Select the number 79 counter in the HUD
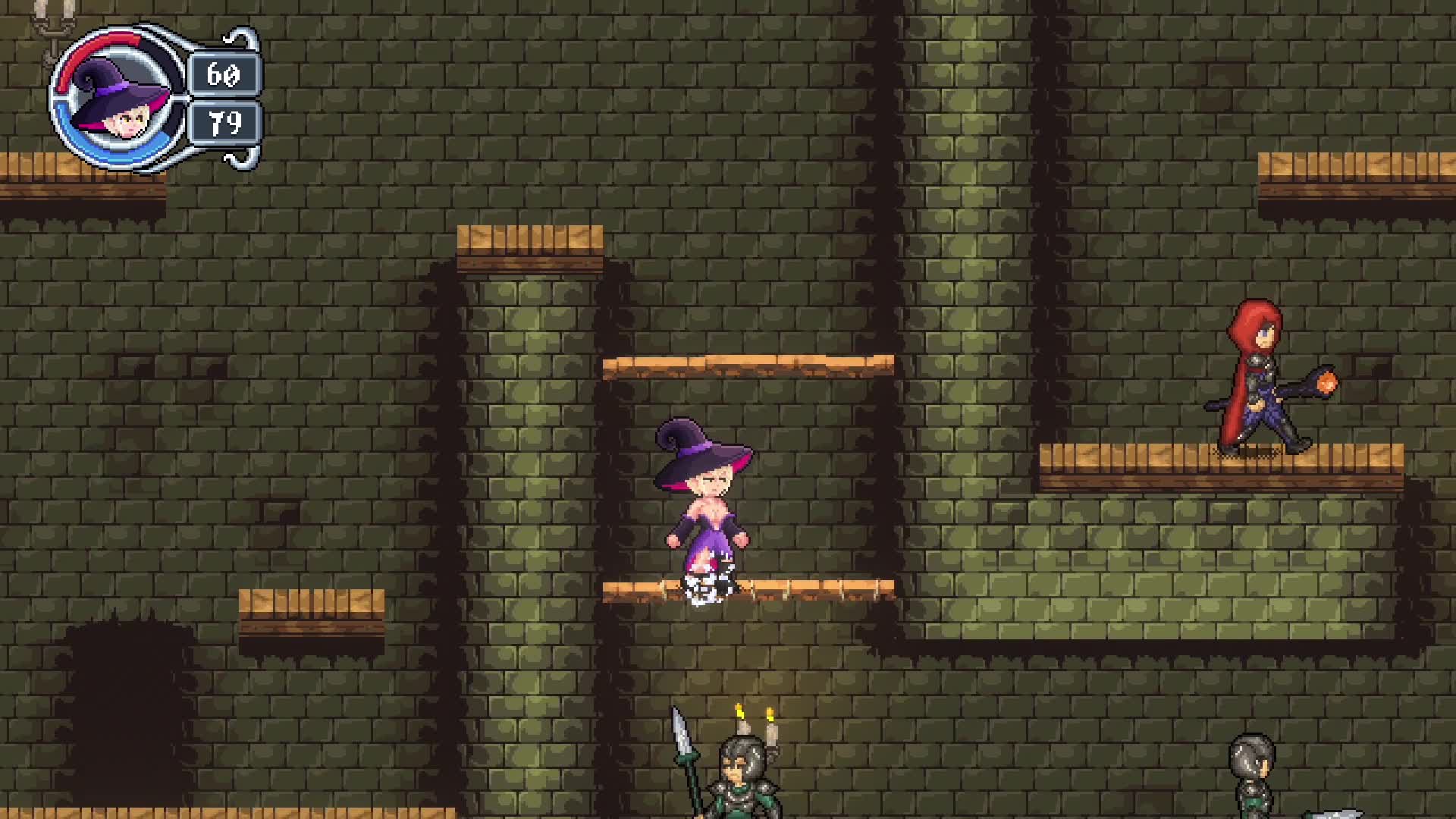The image size is (1456, 819). pos(225,123)
